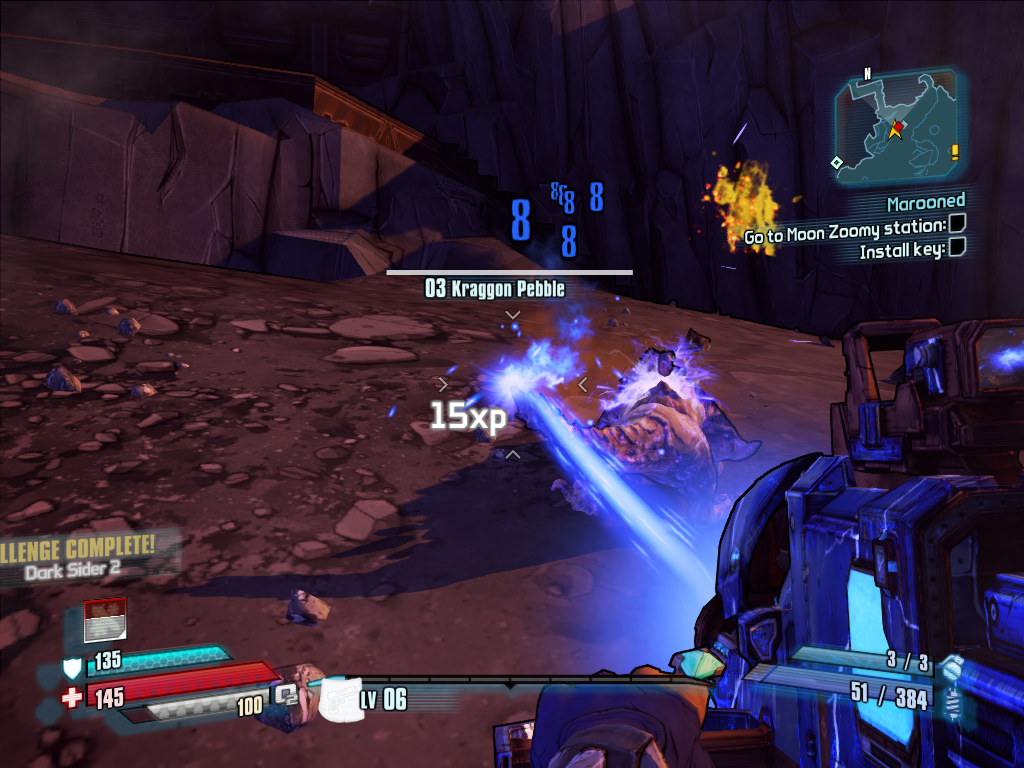Click the O2 oxygen icon
This screenshot has width=1024, height=768.
tap(287, 692)
